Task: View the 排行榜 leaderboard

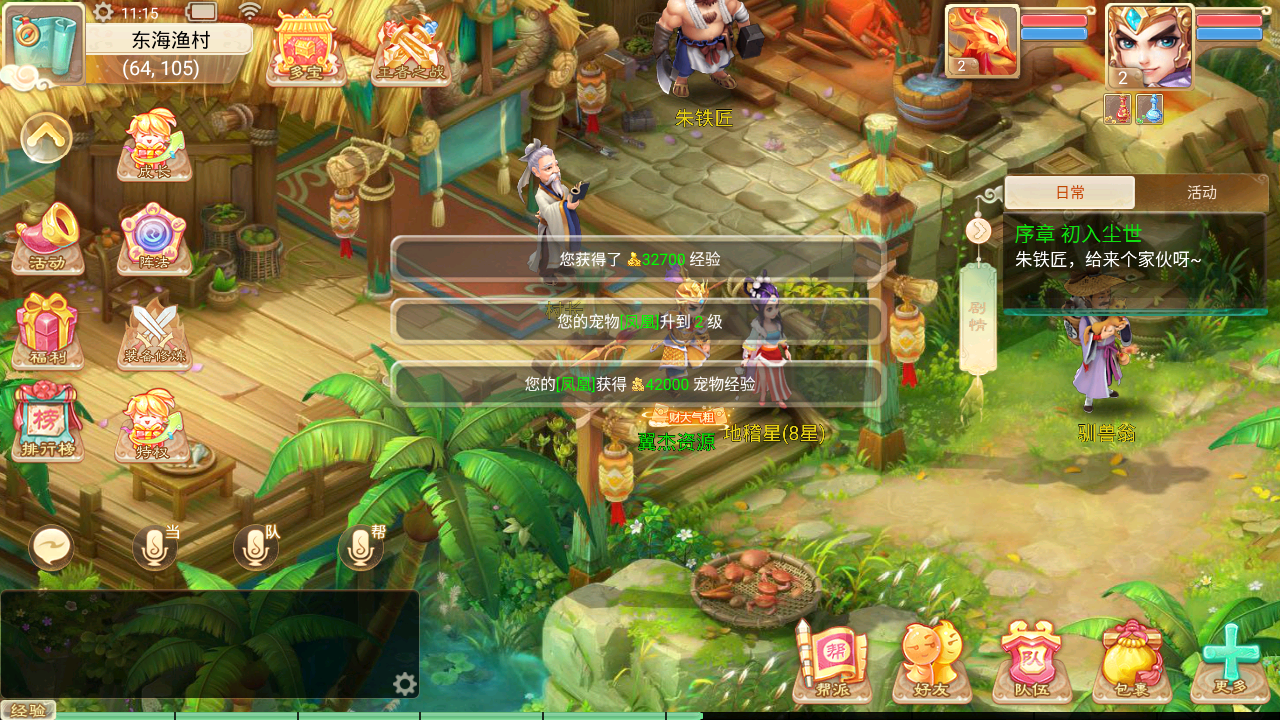Action: [x=48, y=422]
